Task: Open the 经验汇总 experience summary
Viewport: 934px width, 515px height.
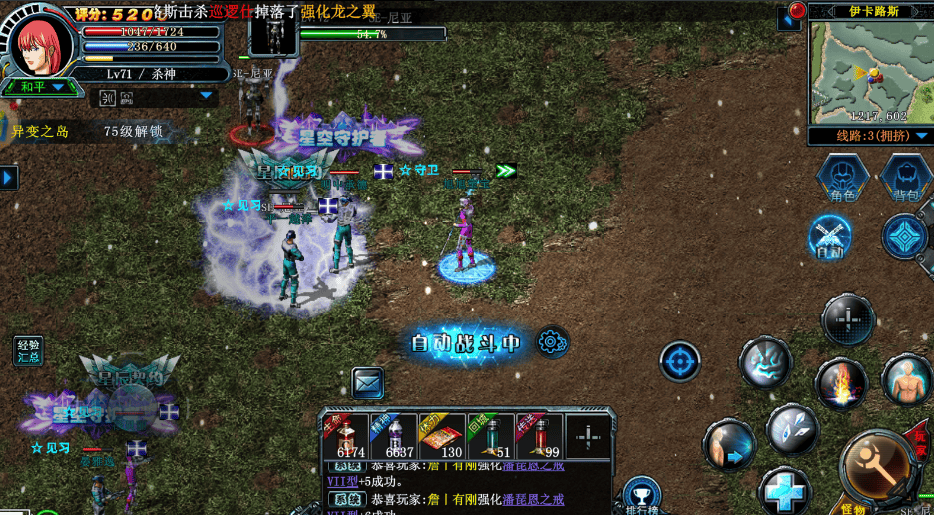Action: point(28,350)
